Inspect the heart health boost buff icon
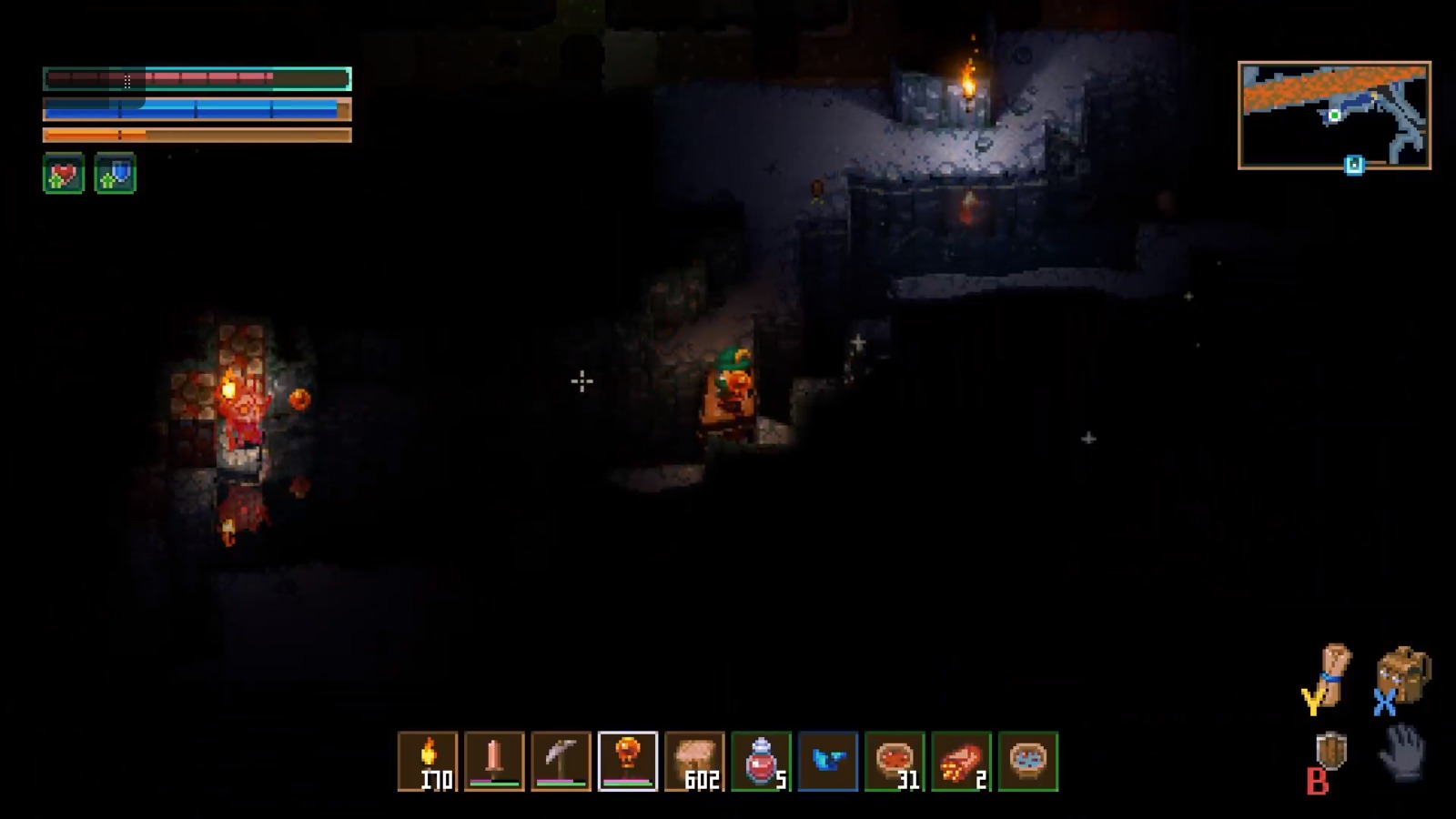The height and width of the screenshot is (819, 1456). pos(64,174)
